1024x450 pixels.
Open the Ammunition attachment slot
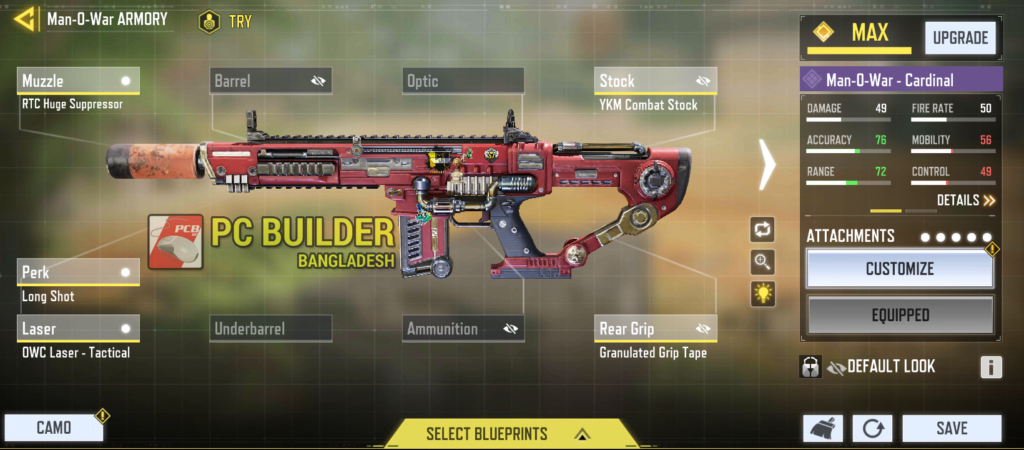(464, 328)
